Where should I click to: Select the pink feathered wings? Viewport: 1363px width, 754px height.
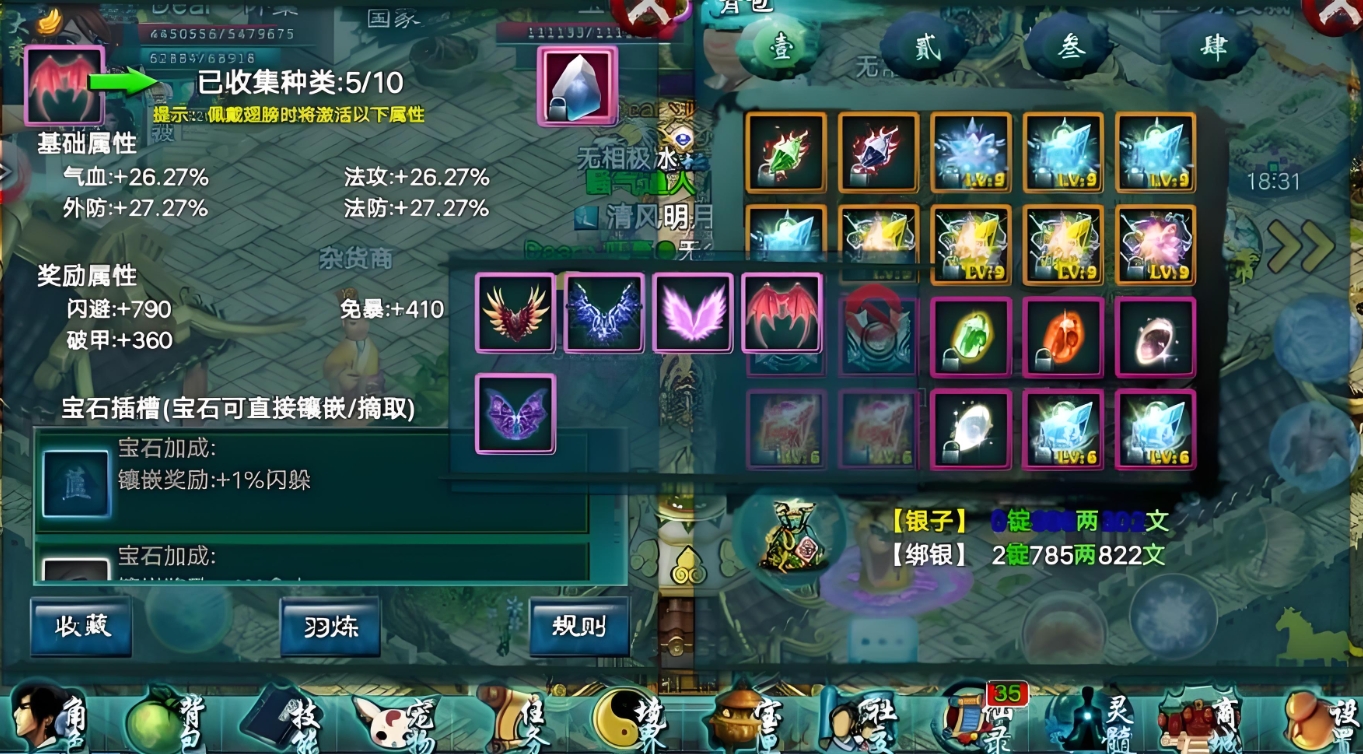click(693, 313)
